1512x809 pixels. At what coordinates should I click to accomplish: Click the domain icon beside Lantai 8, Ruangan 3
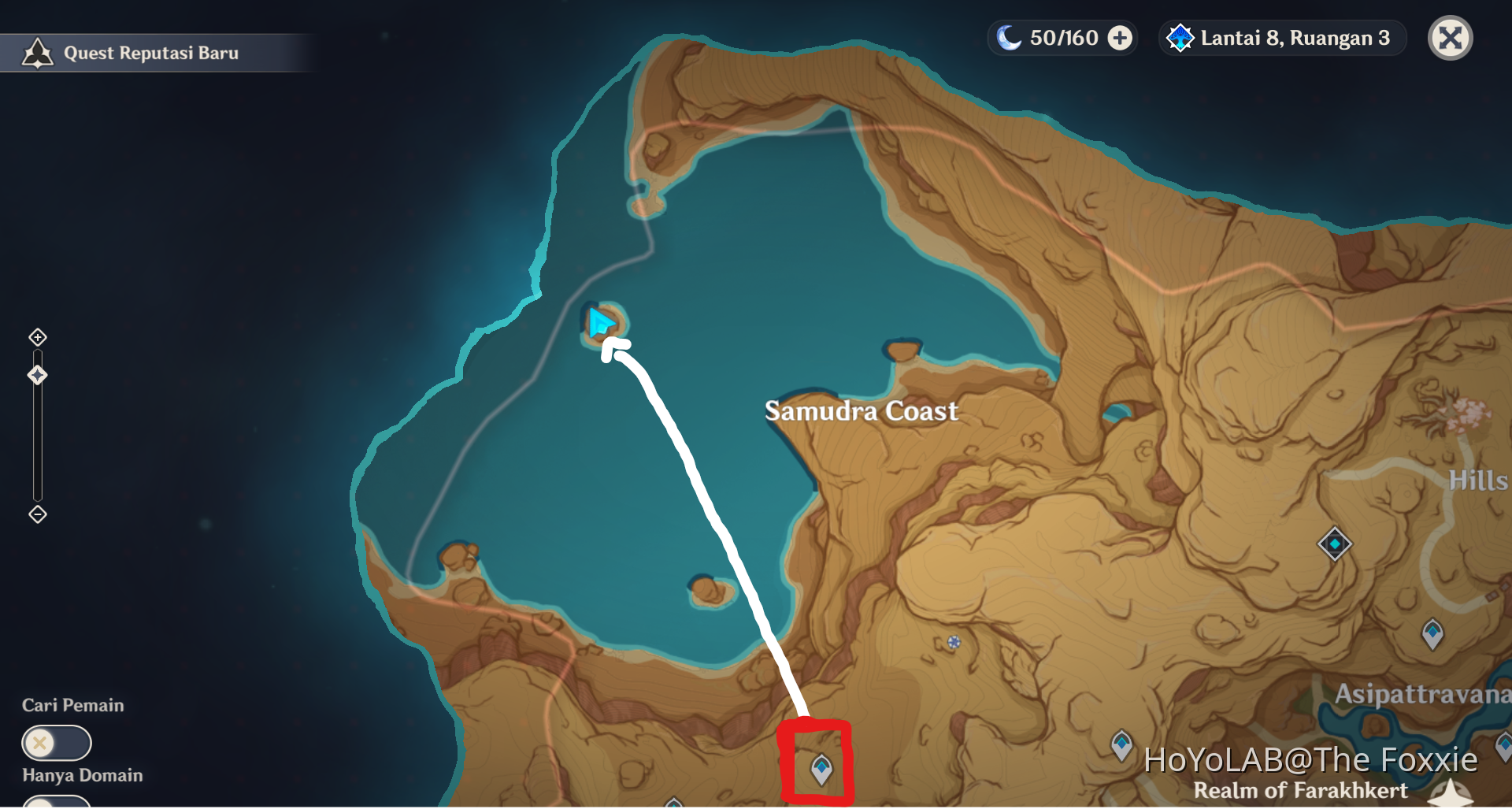coord(1179,37)
